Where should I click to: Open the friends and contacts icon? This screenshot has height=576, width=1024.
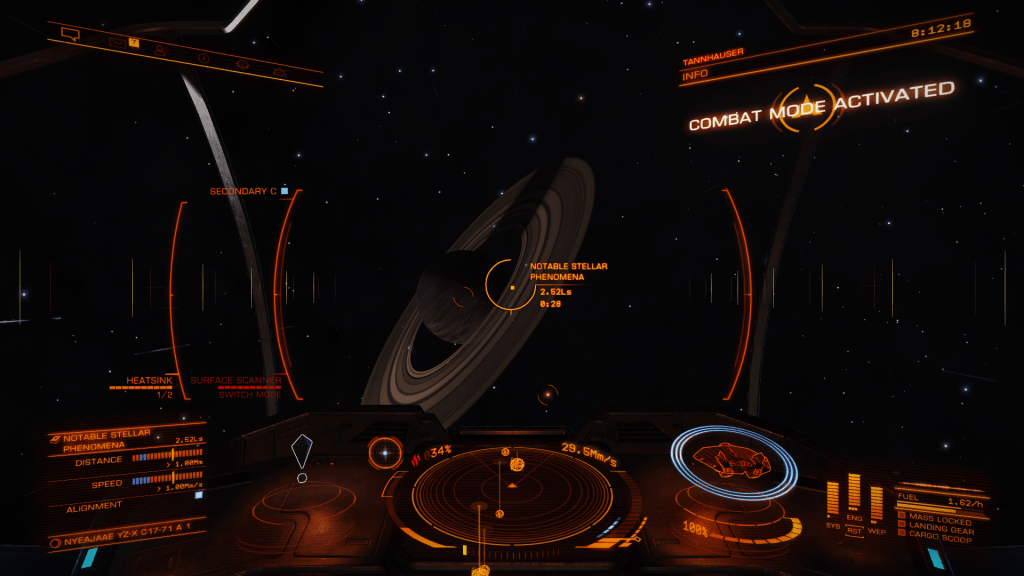[x=161, y=49]
